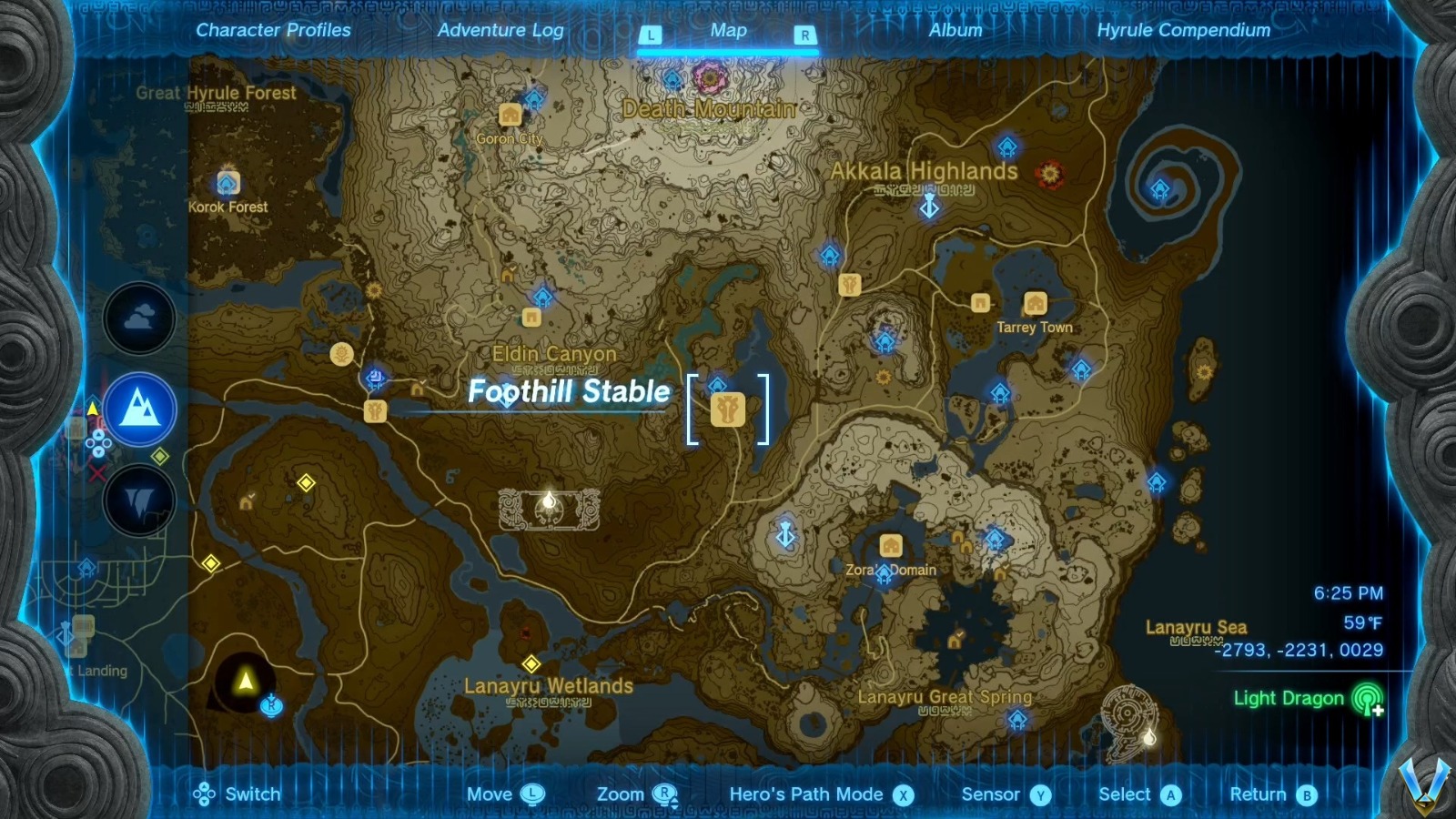Select the Tarrey Town icon
Viewport: 1456px width, 819px height.
click(1035, 302)
